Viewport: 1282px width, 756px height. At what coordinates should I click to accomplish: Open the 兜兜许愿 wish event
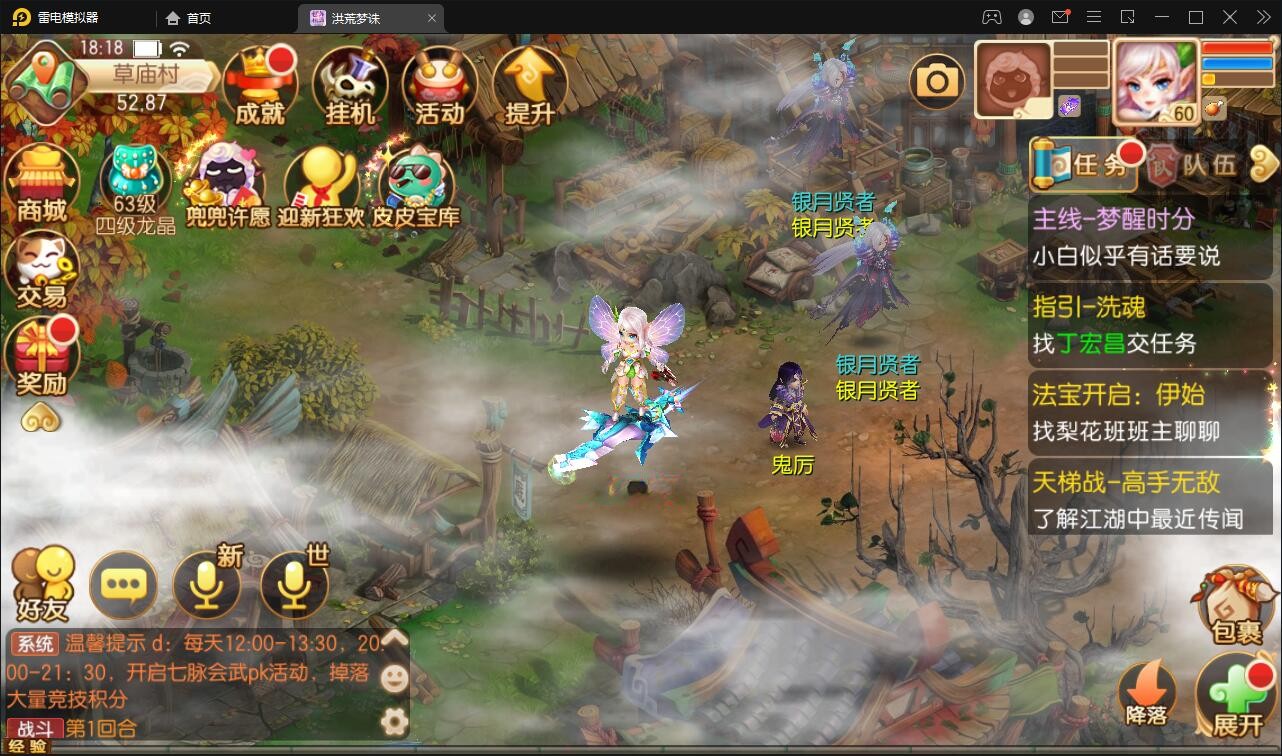coord(228,185)
